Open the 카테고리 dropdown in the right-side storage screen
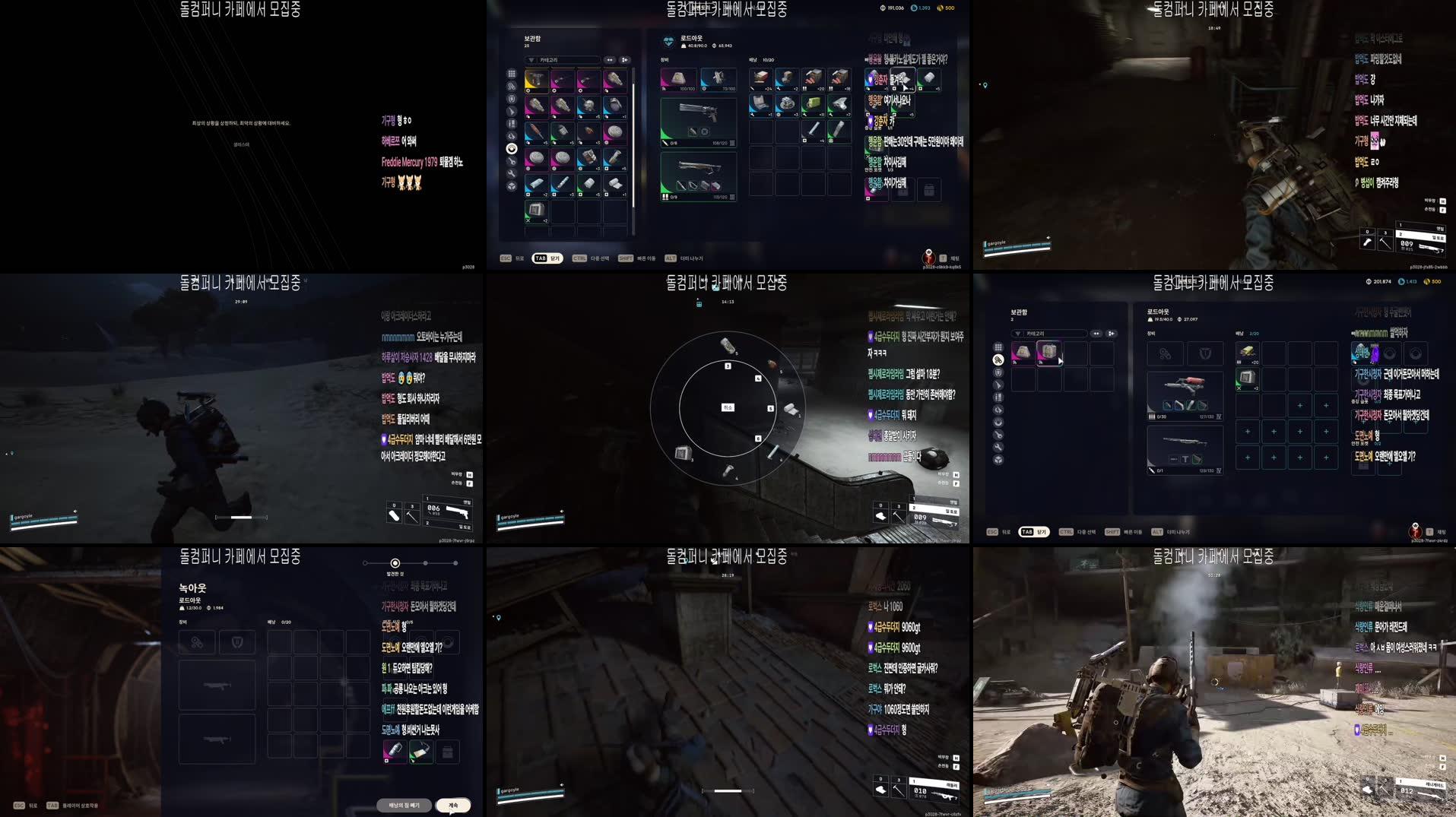The height and width of the screenshot is (817, 1456). click(x=1048, y=334)
